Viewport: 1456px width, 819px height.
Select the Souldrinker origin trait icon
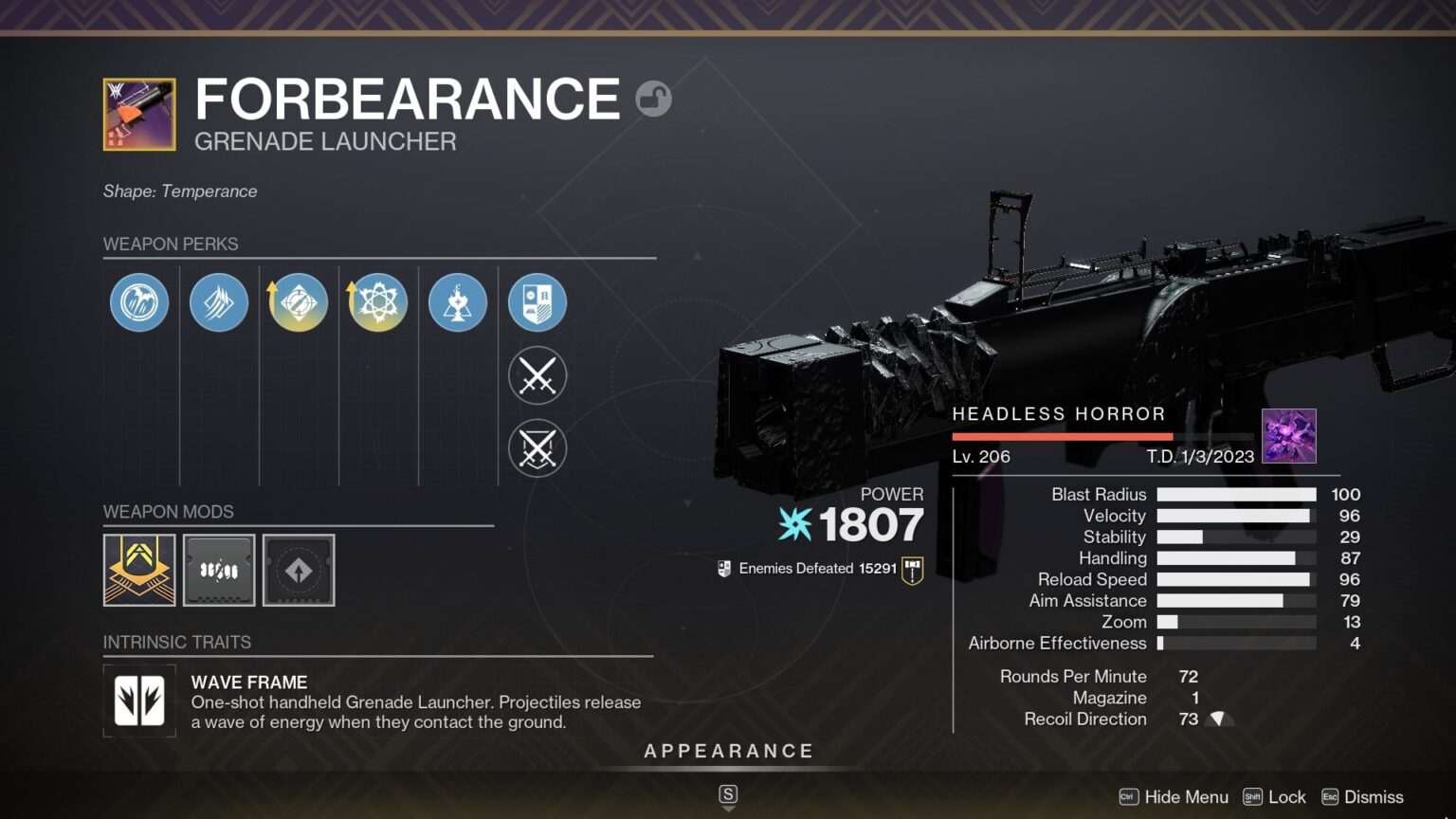pos(457,301)
